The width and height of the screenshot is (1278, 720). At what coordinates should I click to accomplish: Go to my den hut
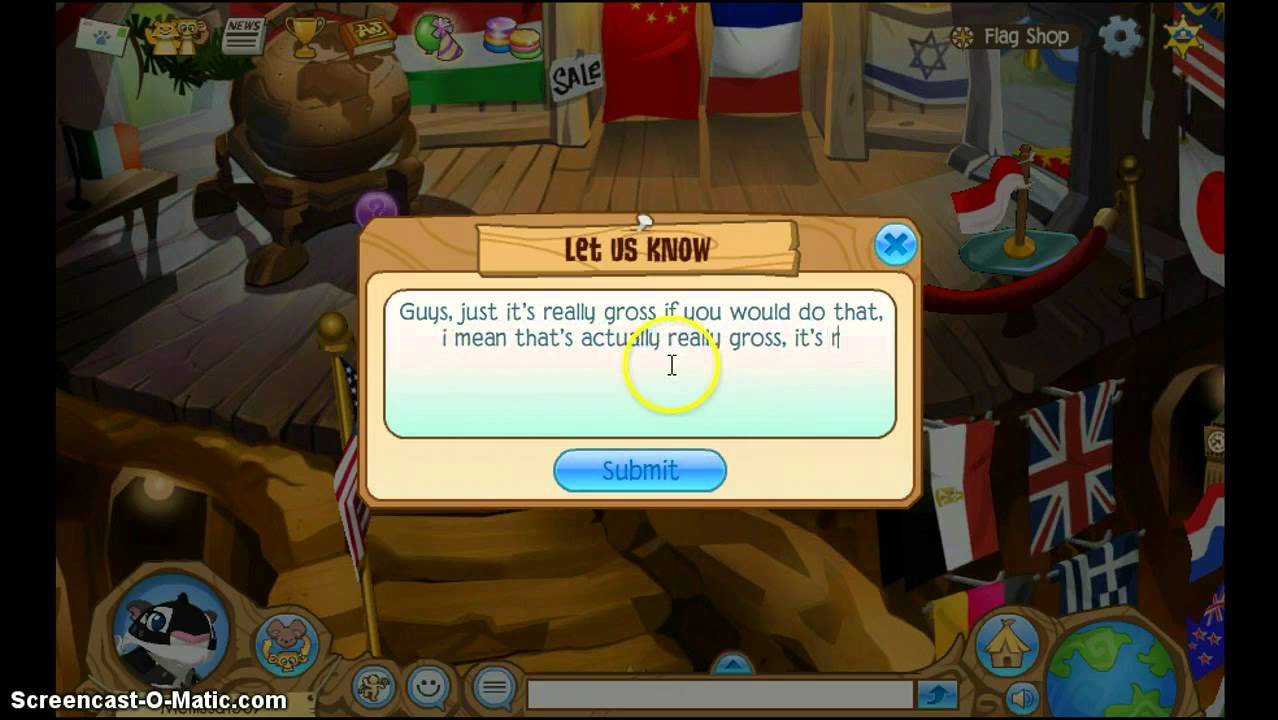pyautogui.click(x=1006, y=644)
